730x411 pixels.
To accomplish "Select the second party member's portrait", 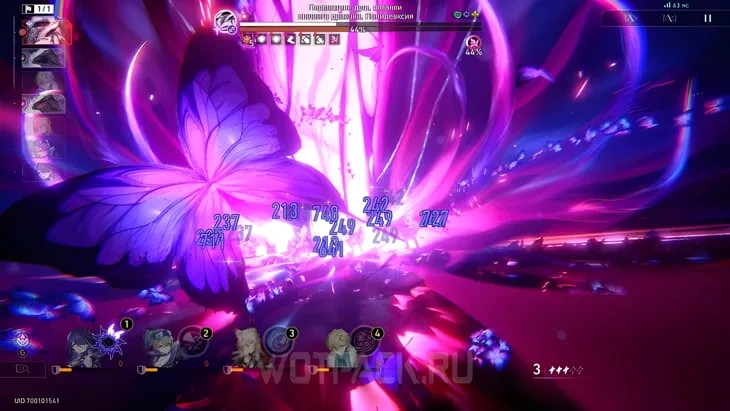I will click(160, 349).
